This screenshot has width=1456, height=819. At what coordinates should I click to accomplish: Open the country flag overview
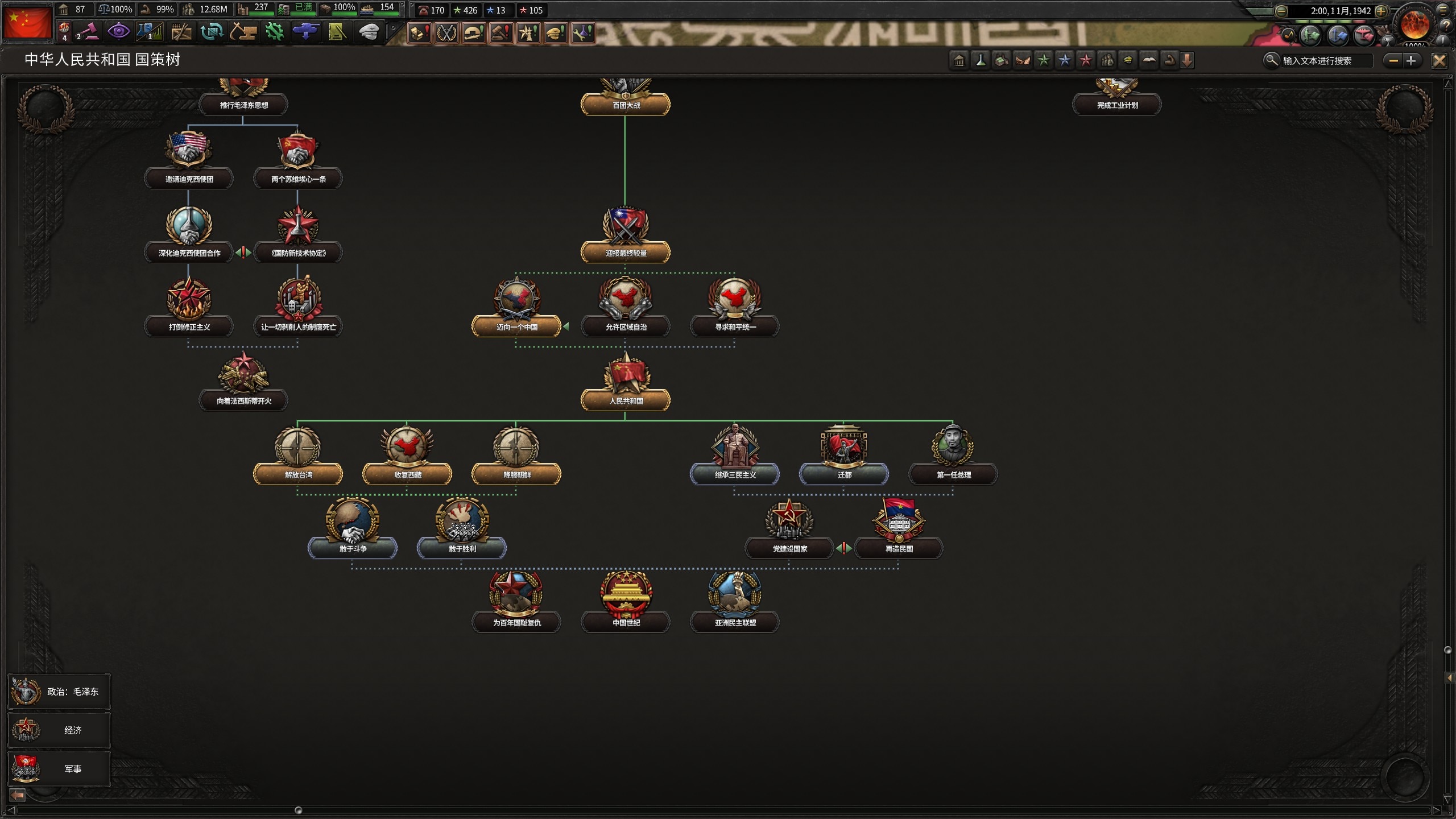coord(27,22)
